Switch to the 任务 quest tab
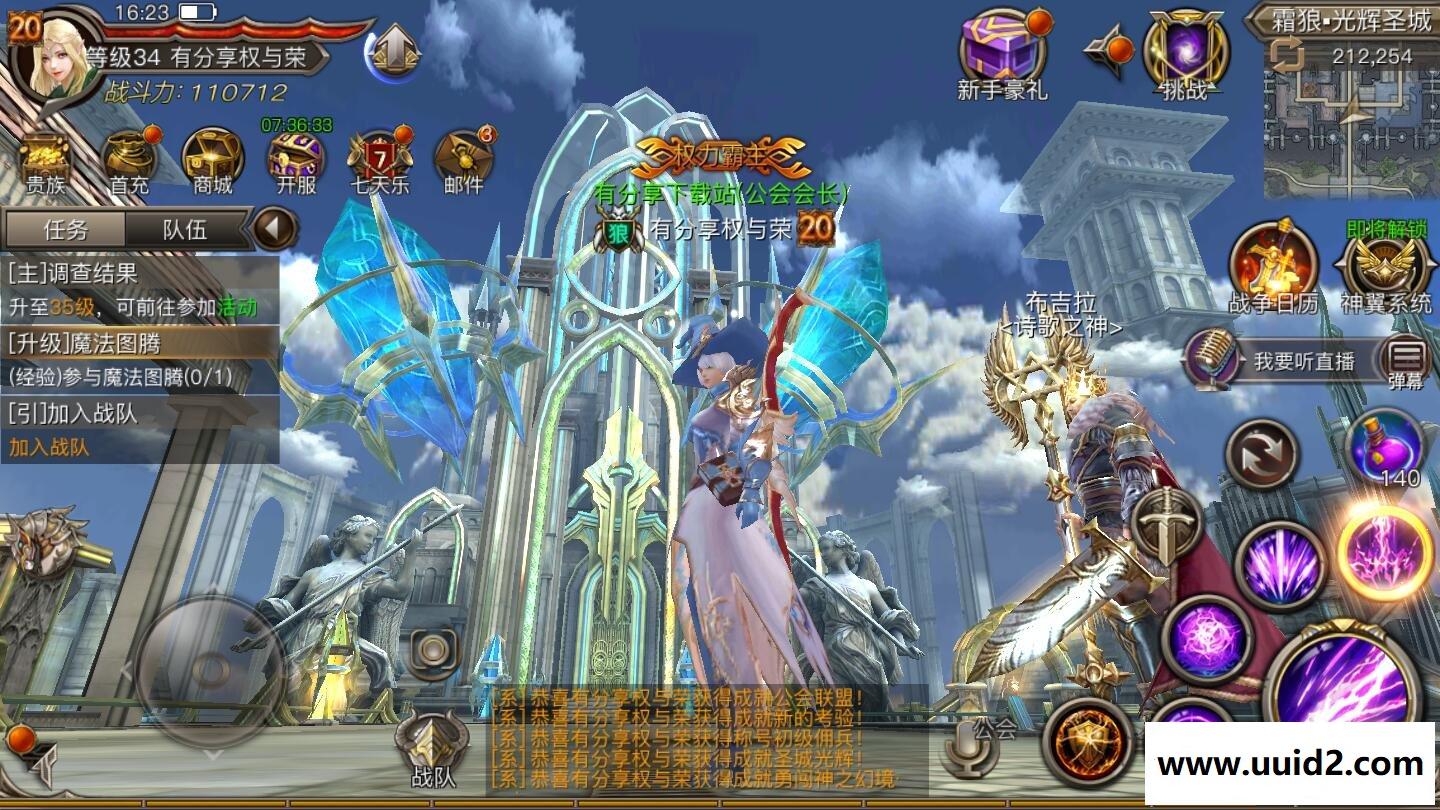Screen dimensions: 1440x810 66,229
